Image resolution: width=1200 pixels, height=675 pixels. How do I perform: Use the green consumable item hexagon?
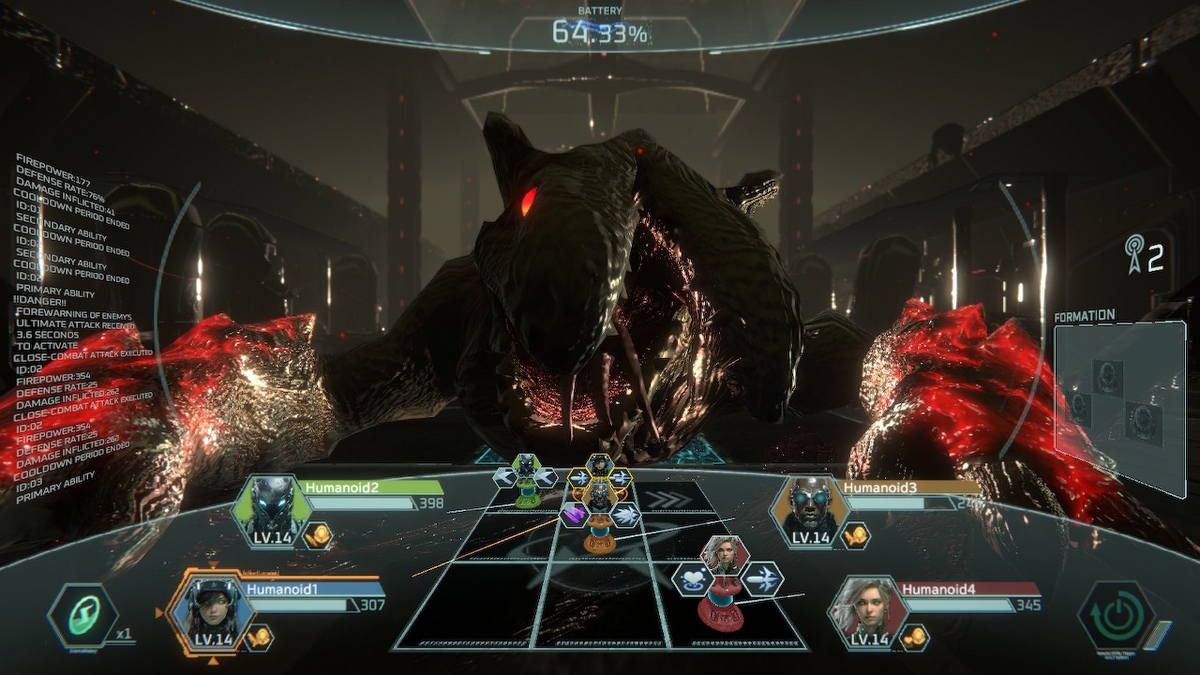click(84, 617)
